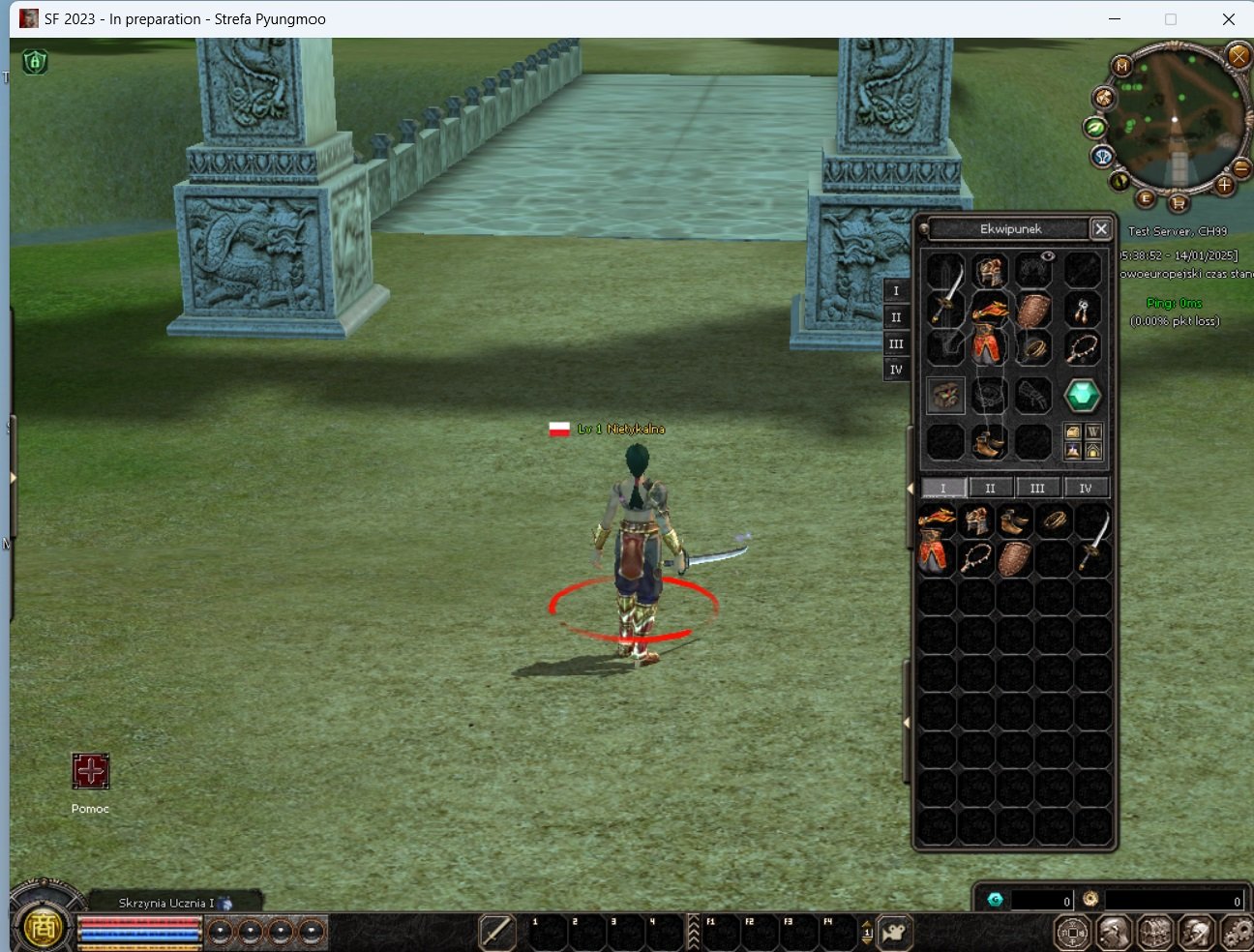This screenshot has height=952, width=1254.
Task: Click the Skrzynia Ucznia I chest label
Action: (166, 903)
